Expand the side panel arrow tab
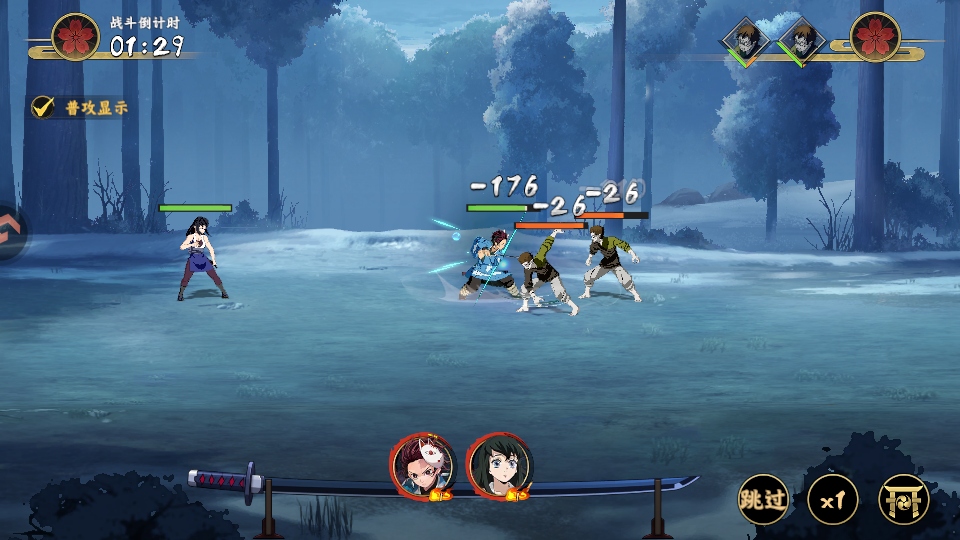This screenshot has height=540, width=960. 10,233
